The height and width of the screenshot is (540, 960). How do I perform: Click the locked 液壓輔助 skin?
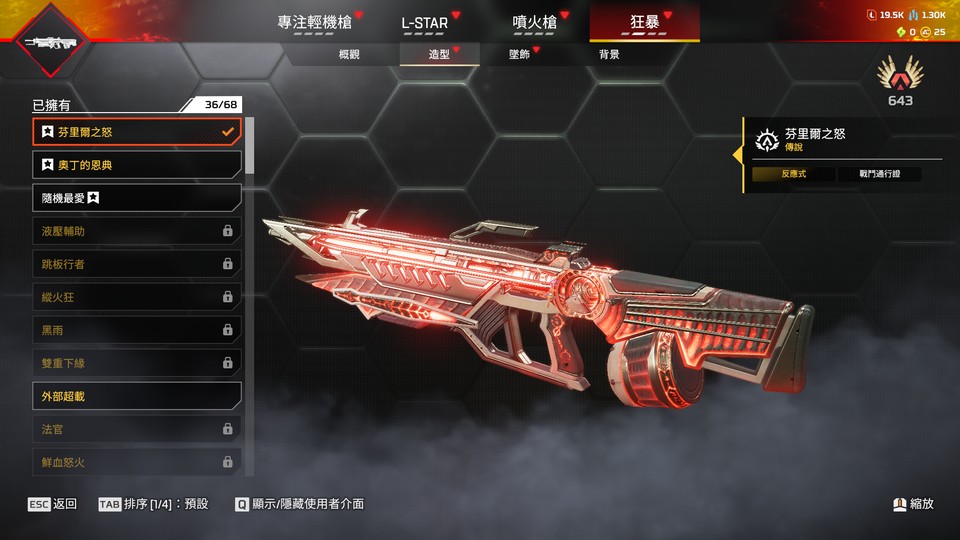pyautogui.click(x=137, y=231)
